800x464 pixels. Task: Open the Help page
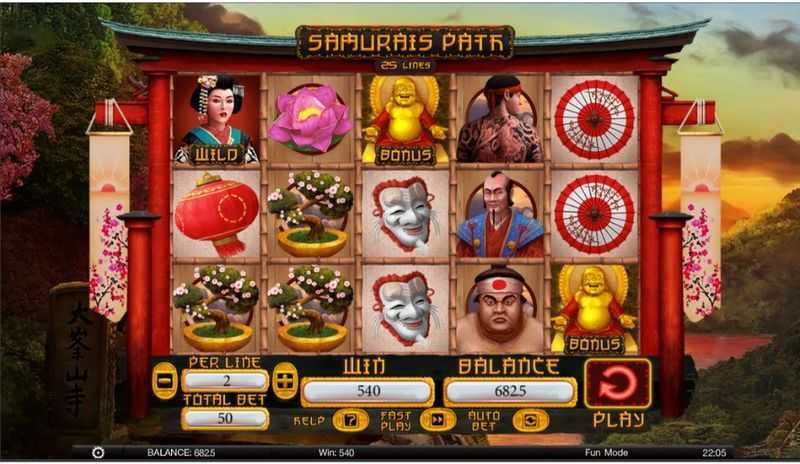(350, 420)
